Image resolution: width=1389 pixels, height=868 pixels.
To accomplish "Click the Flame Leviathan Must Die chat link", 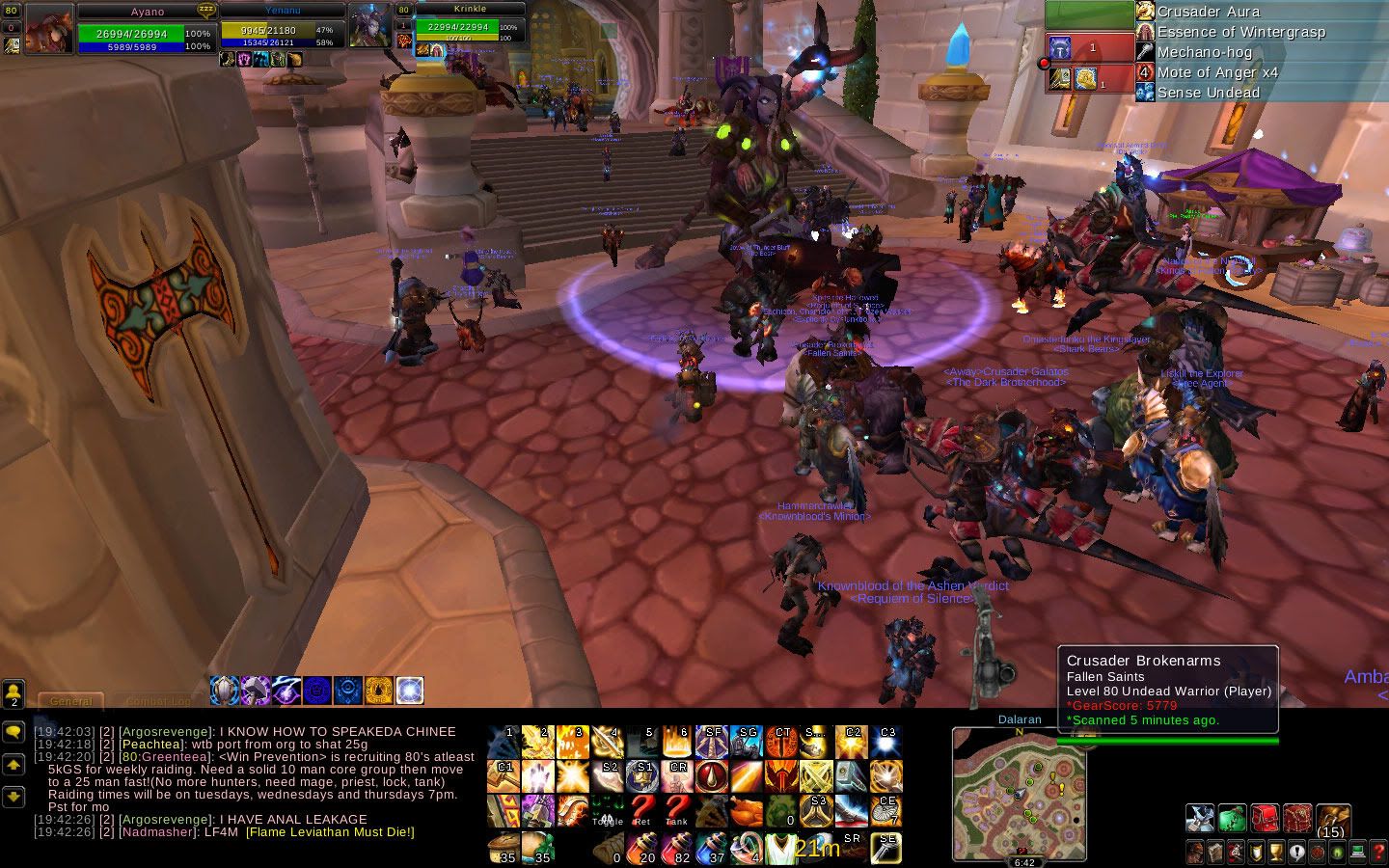I will point(330,831).
